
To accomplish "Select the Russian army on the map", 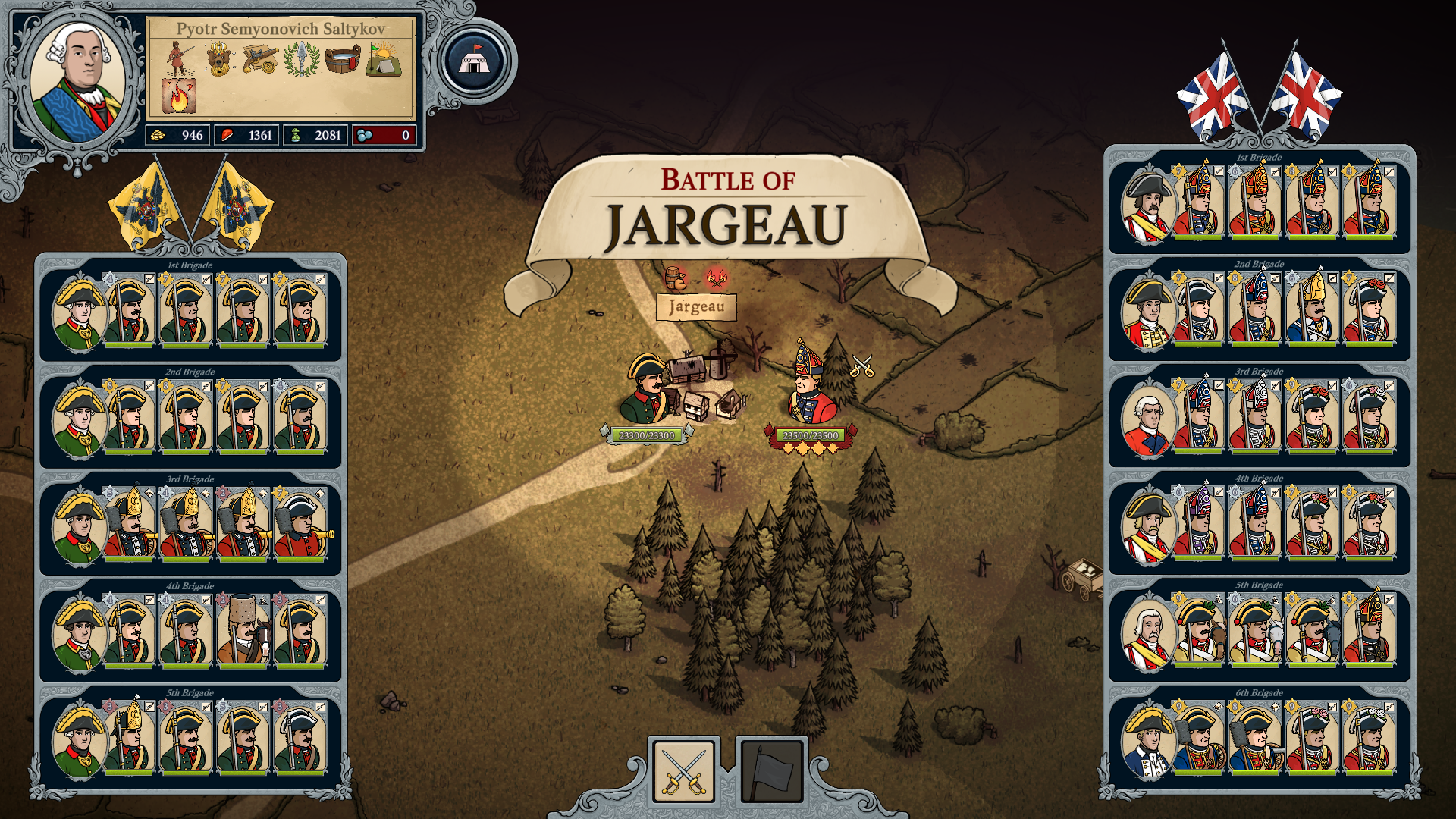I will pyautogui.click(x=648, y=391).
